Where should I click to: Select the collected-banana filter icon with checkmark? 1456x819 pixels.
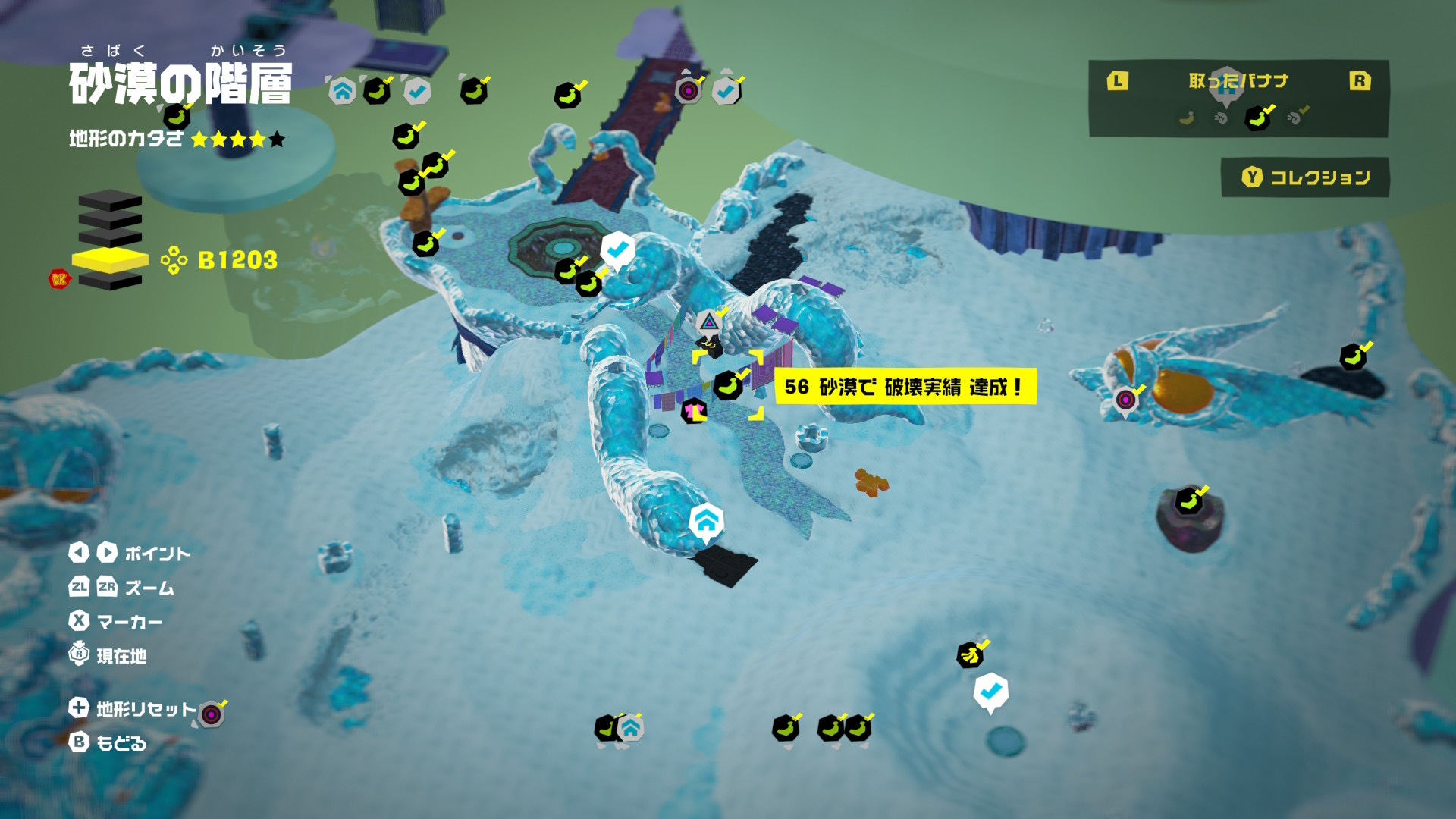point(1258,118)
